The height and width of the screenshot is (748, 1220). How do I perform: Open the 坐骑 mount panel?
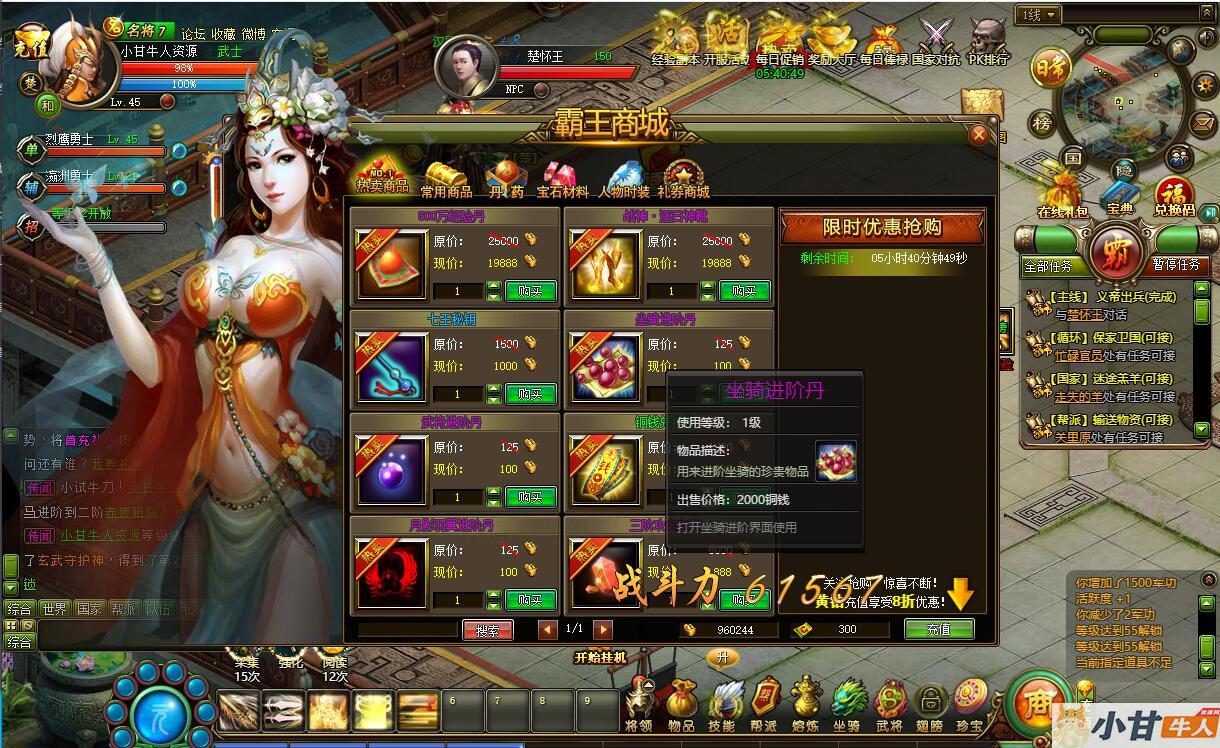pyautogui.click(x=847, y=703)
